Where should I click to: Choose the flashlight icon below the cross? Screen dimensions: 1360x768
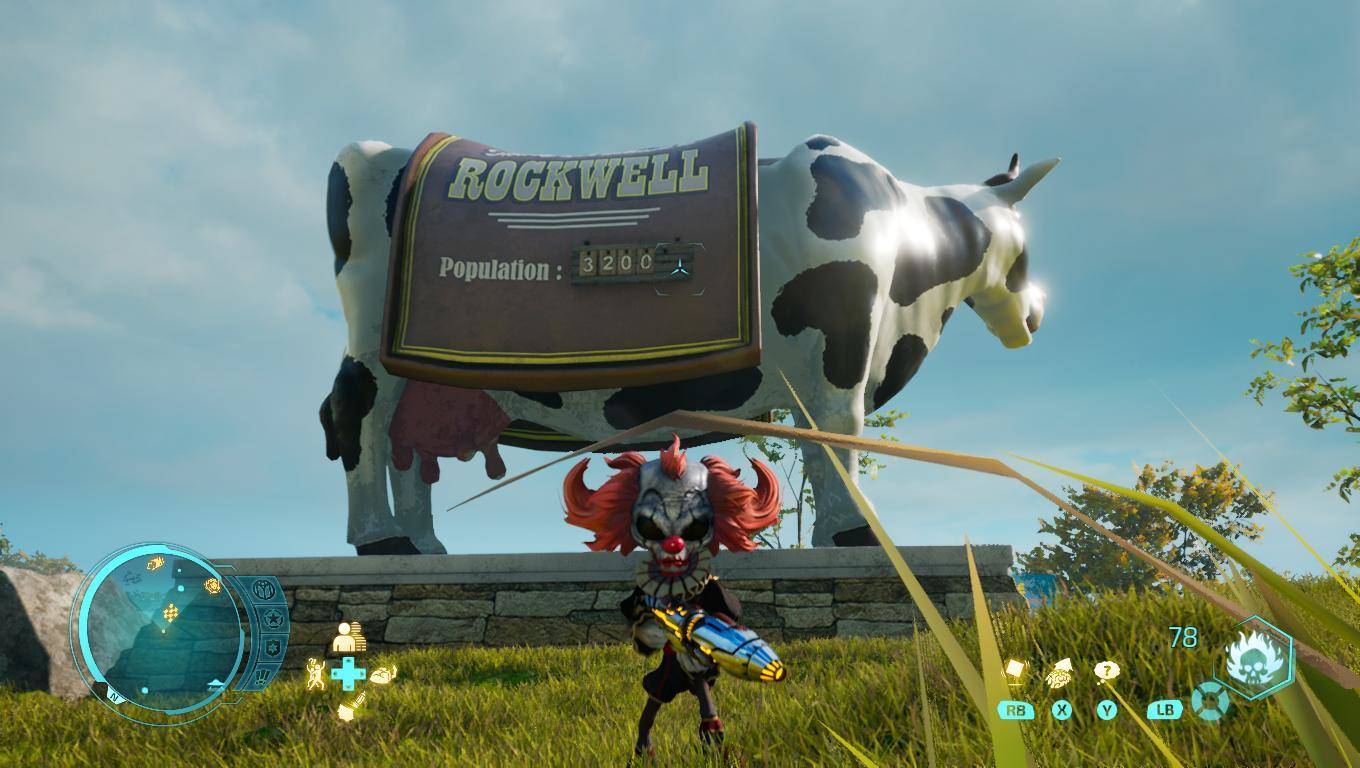(349, 707)
